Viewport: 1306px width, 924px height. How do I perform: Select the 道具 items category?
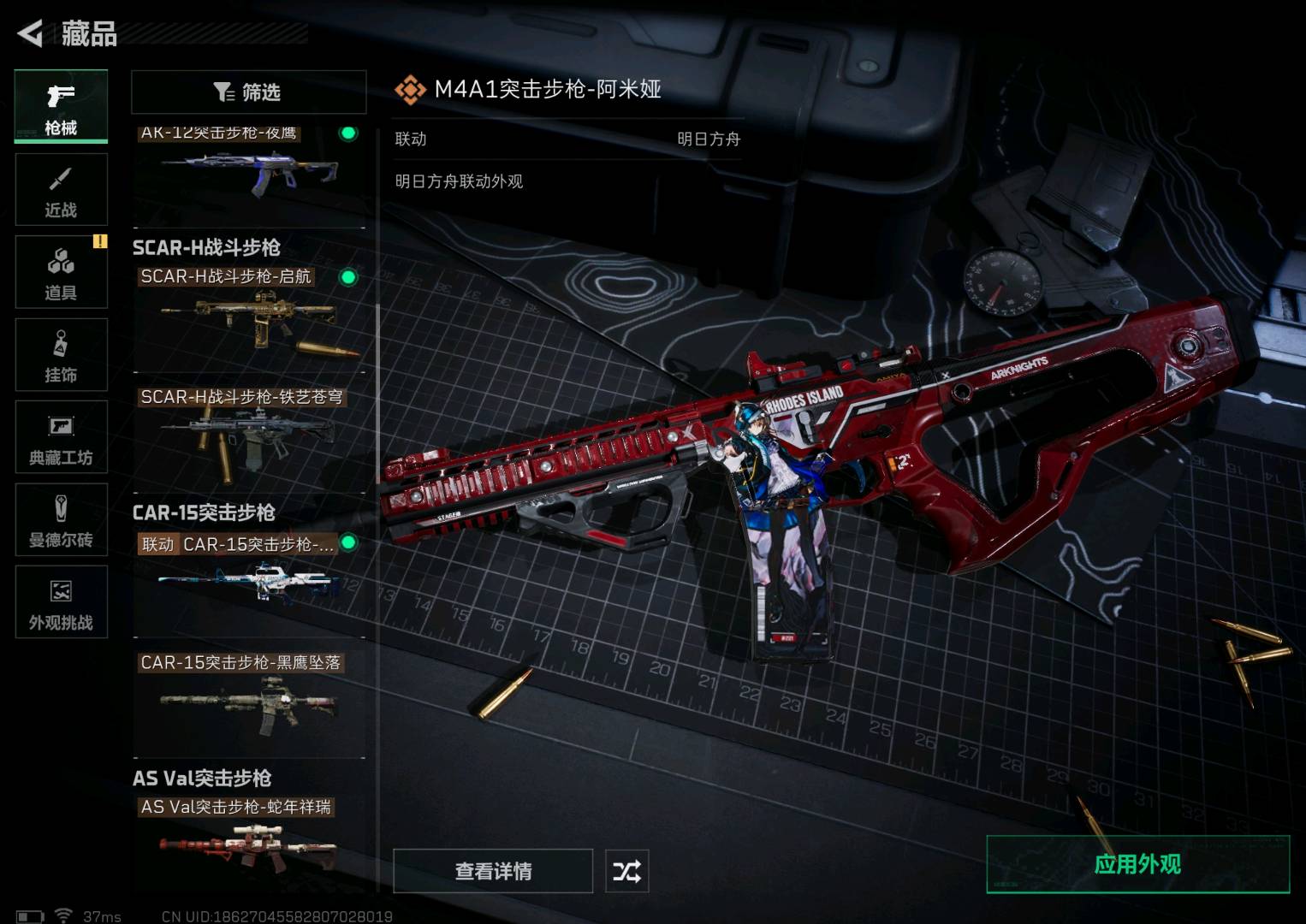coord(61,272)
